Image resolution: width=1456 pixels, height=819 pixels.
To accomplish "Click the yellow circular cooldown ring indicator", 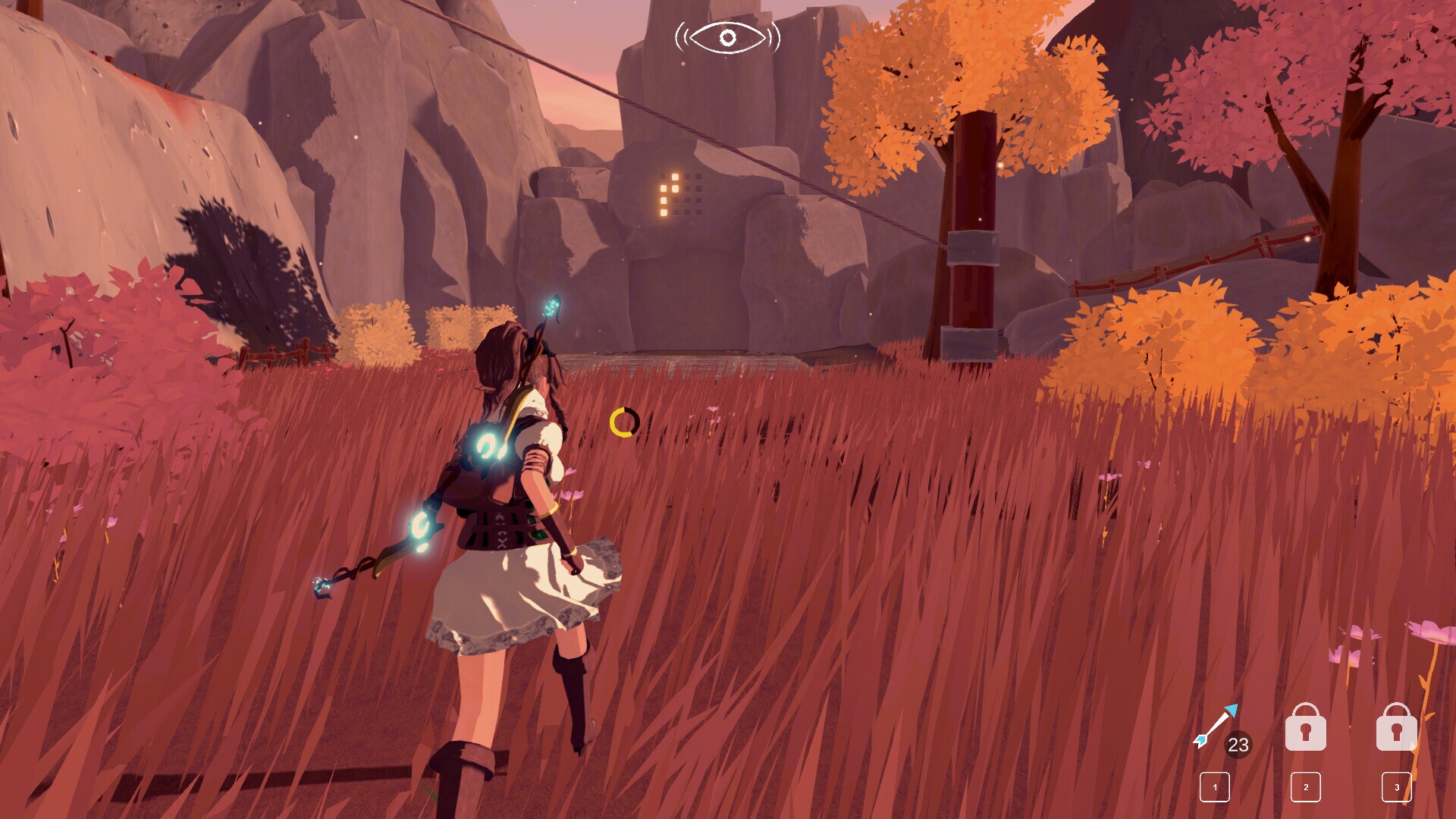I will click(x=623, y=423).
